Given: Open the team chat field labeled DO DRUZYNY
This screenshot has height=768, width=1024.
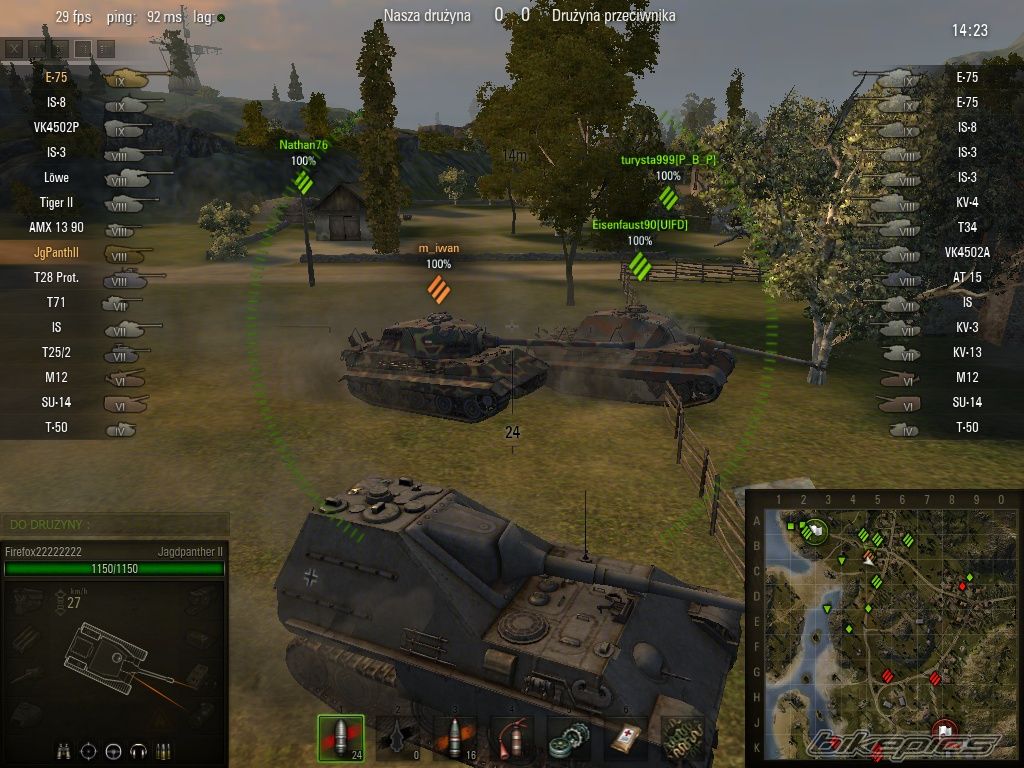Looking at the screenshot, I should pyautogui.click(x=115, y=524).
